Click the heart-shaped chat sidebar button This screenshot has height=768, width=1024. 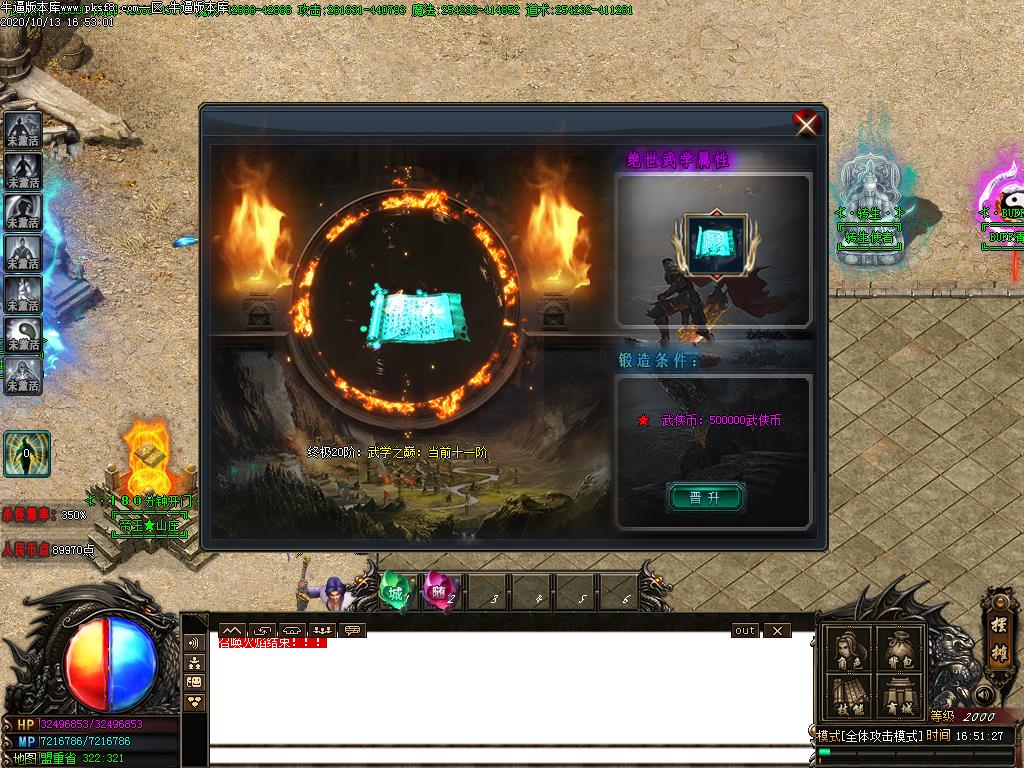(195, 702)
